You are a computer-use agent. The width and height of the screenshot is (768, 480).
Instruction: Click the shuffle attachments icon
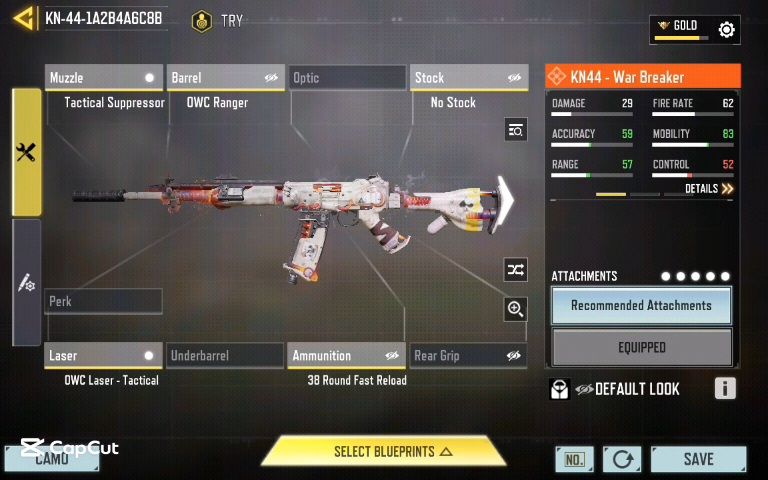coord(515,269)
